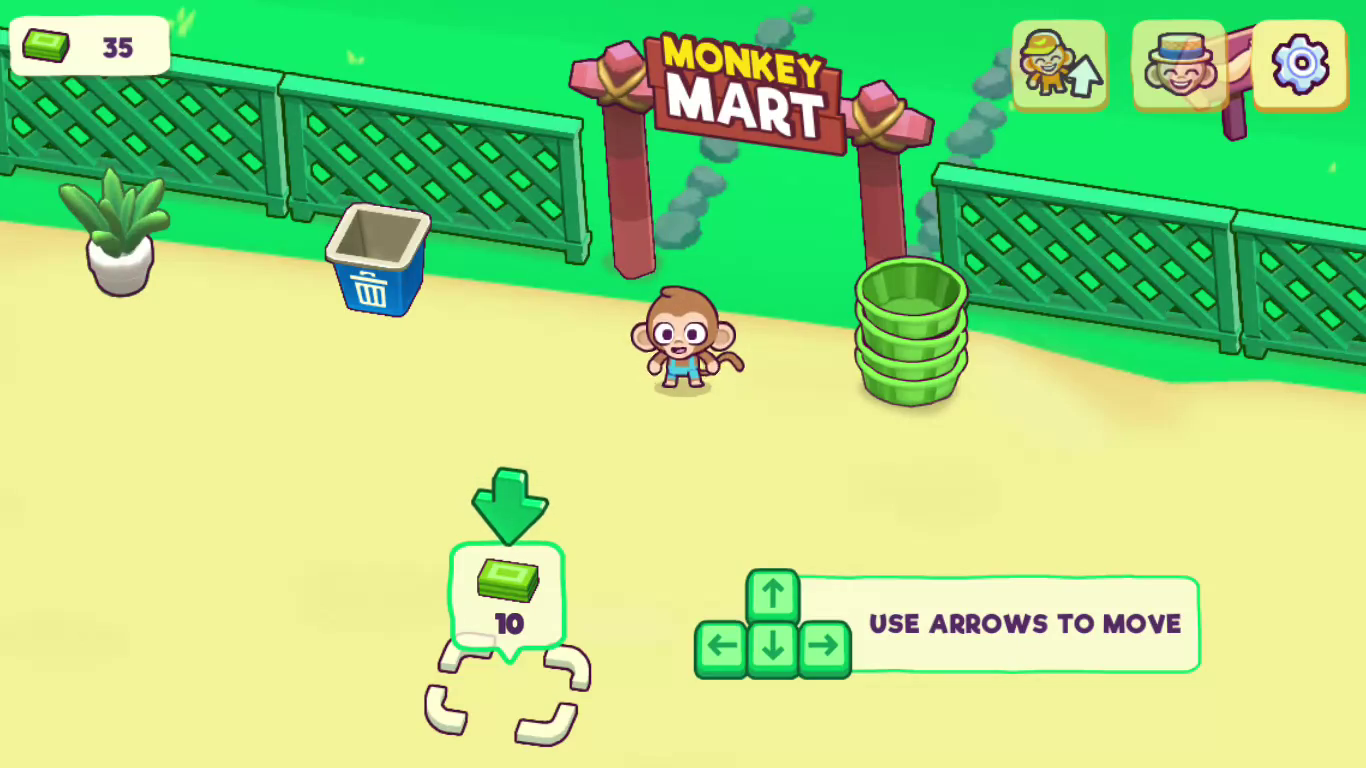
Task: Click the cash icon in the money counter
Action: (47, 45)
